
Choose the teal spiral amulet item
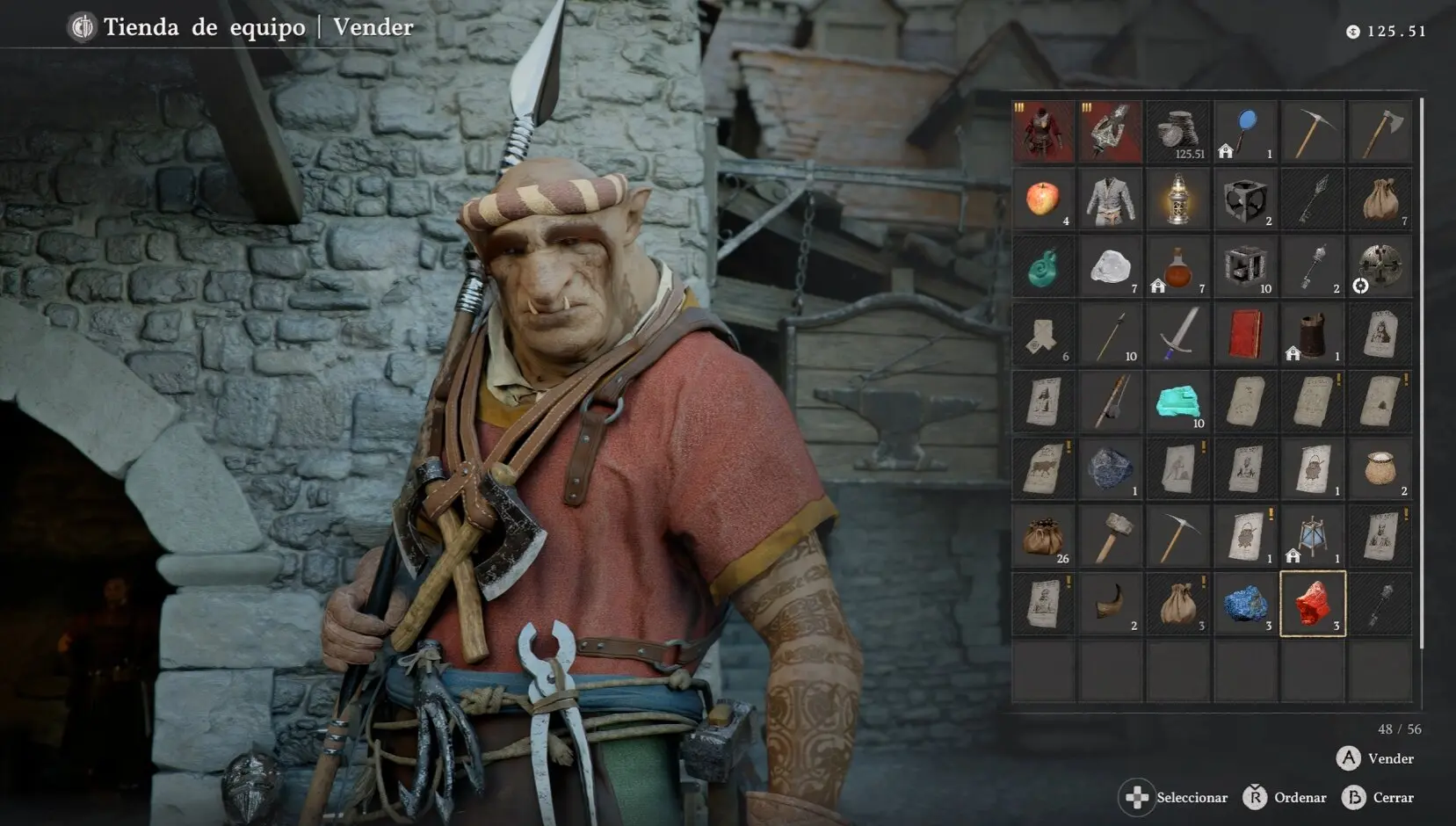click(1043, 267)
